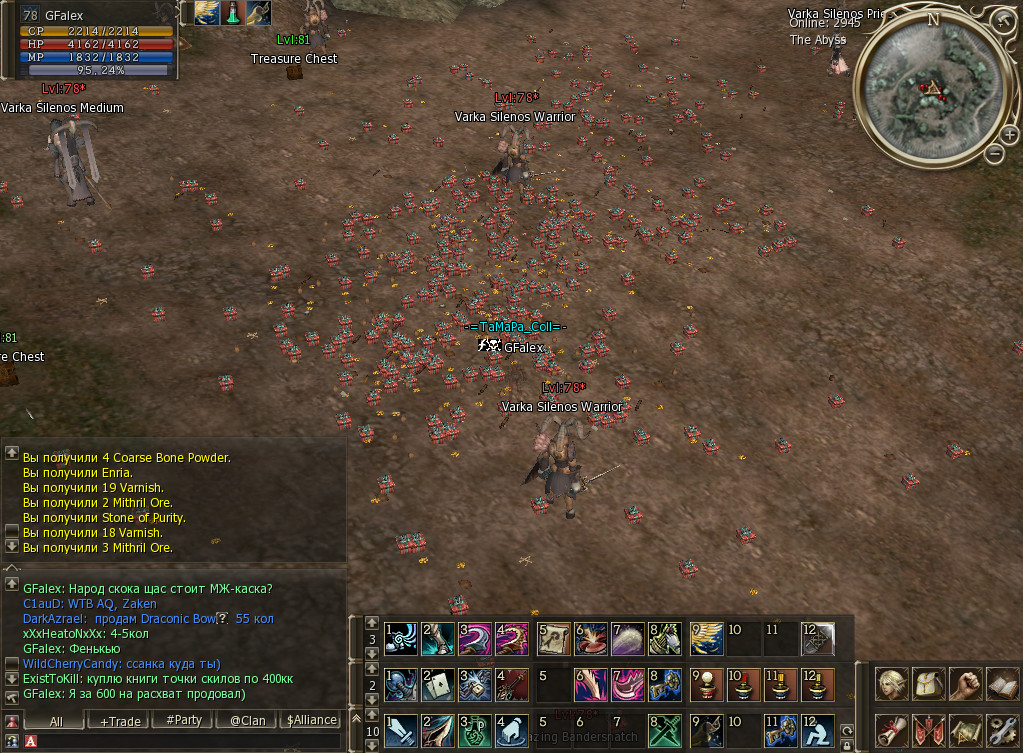The height and width of the screenshot is (753, 1024).
Task: Use the sitting figure action slot
Action: 818,728
